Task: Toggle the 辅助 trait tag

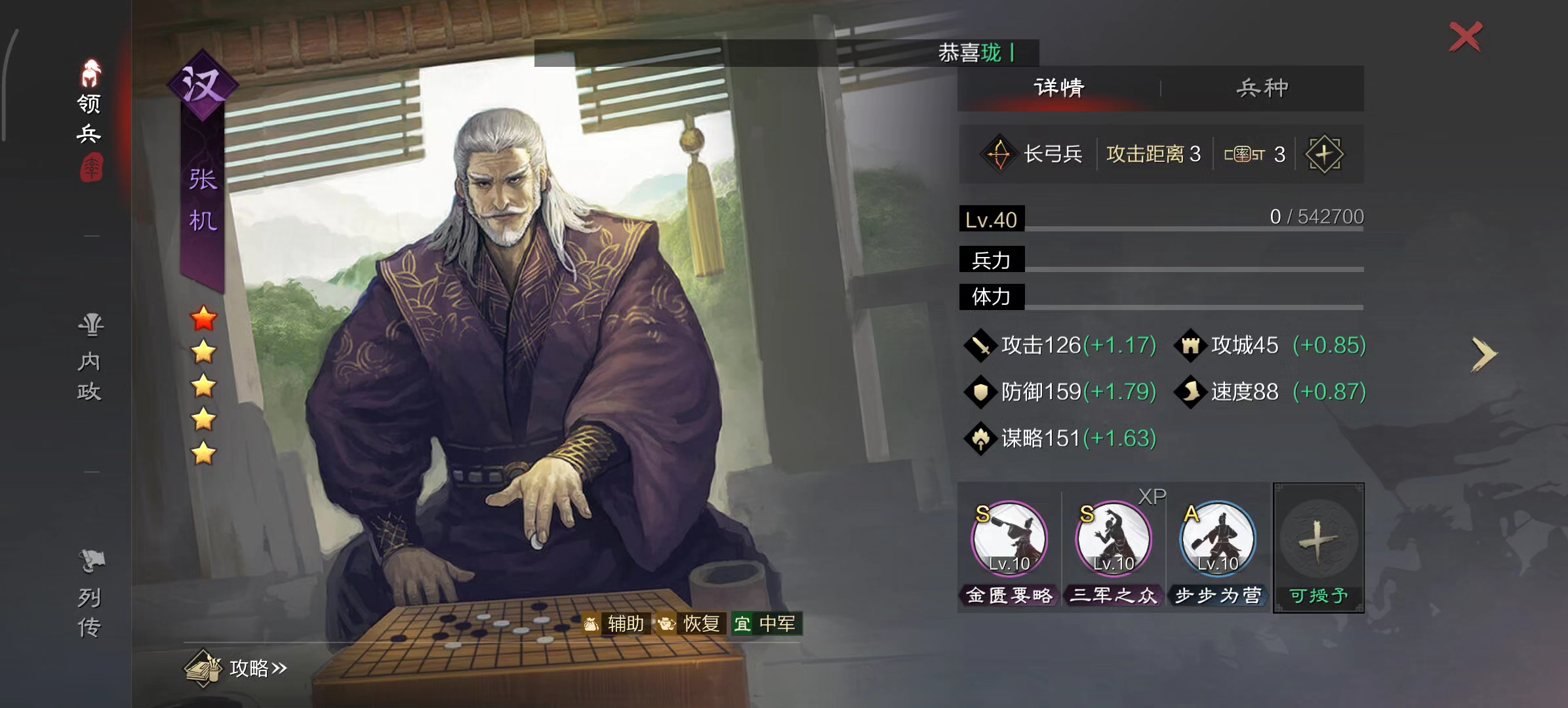Action: (617, 624)
